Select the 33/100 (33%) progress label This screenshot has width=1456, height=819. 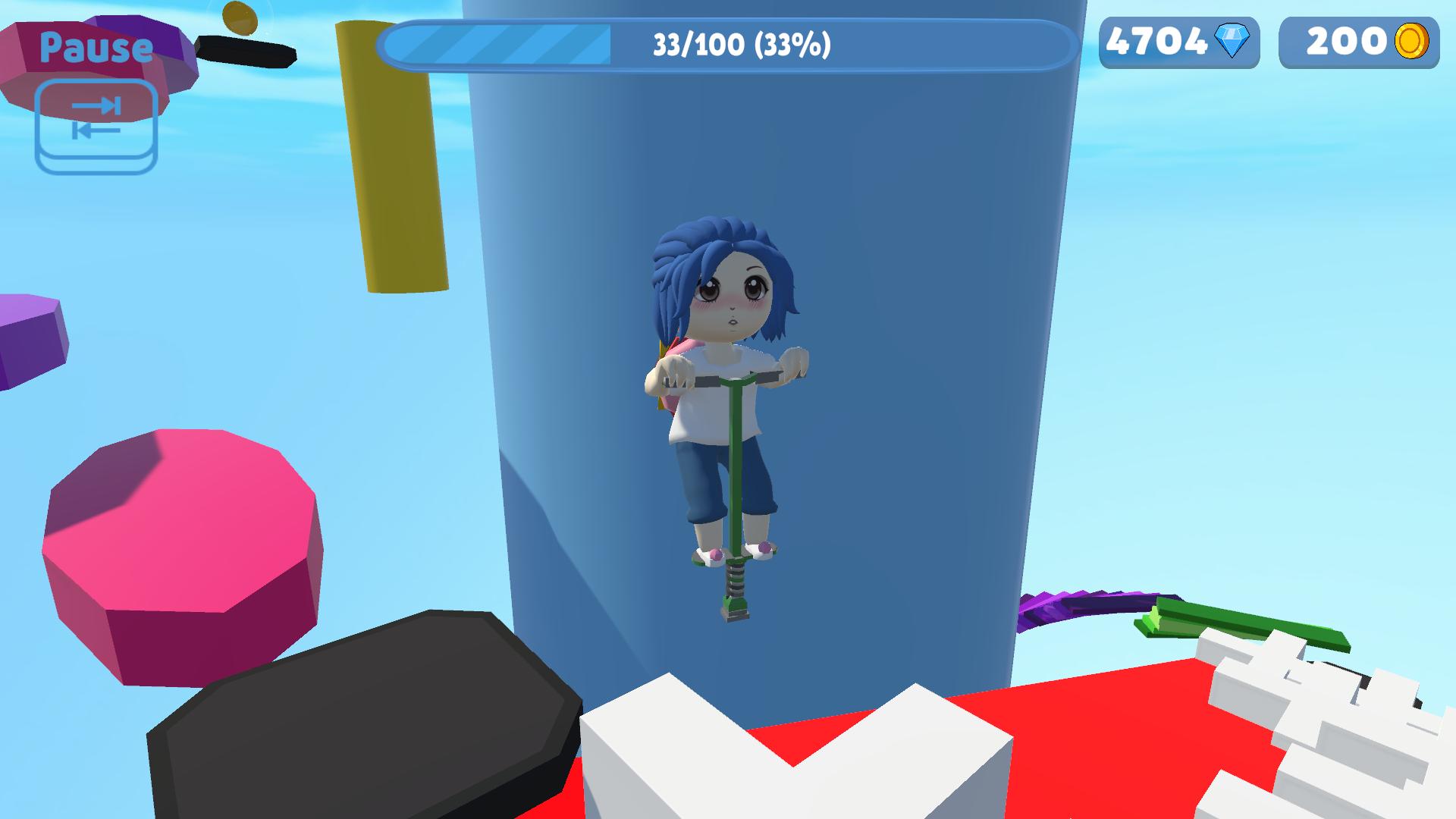click(x=739, y=45)
